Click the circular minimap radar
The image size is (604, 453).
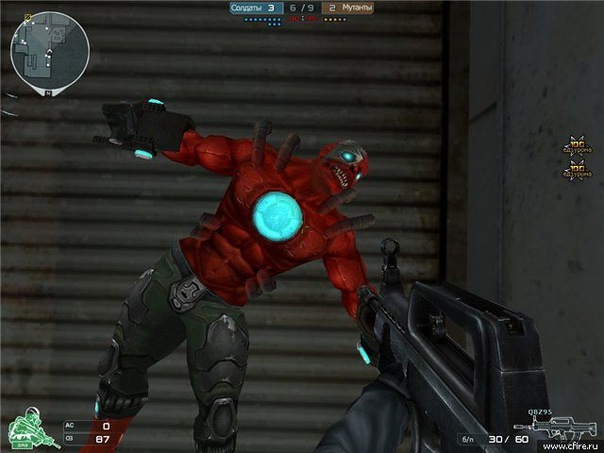[x=50, y=50]
